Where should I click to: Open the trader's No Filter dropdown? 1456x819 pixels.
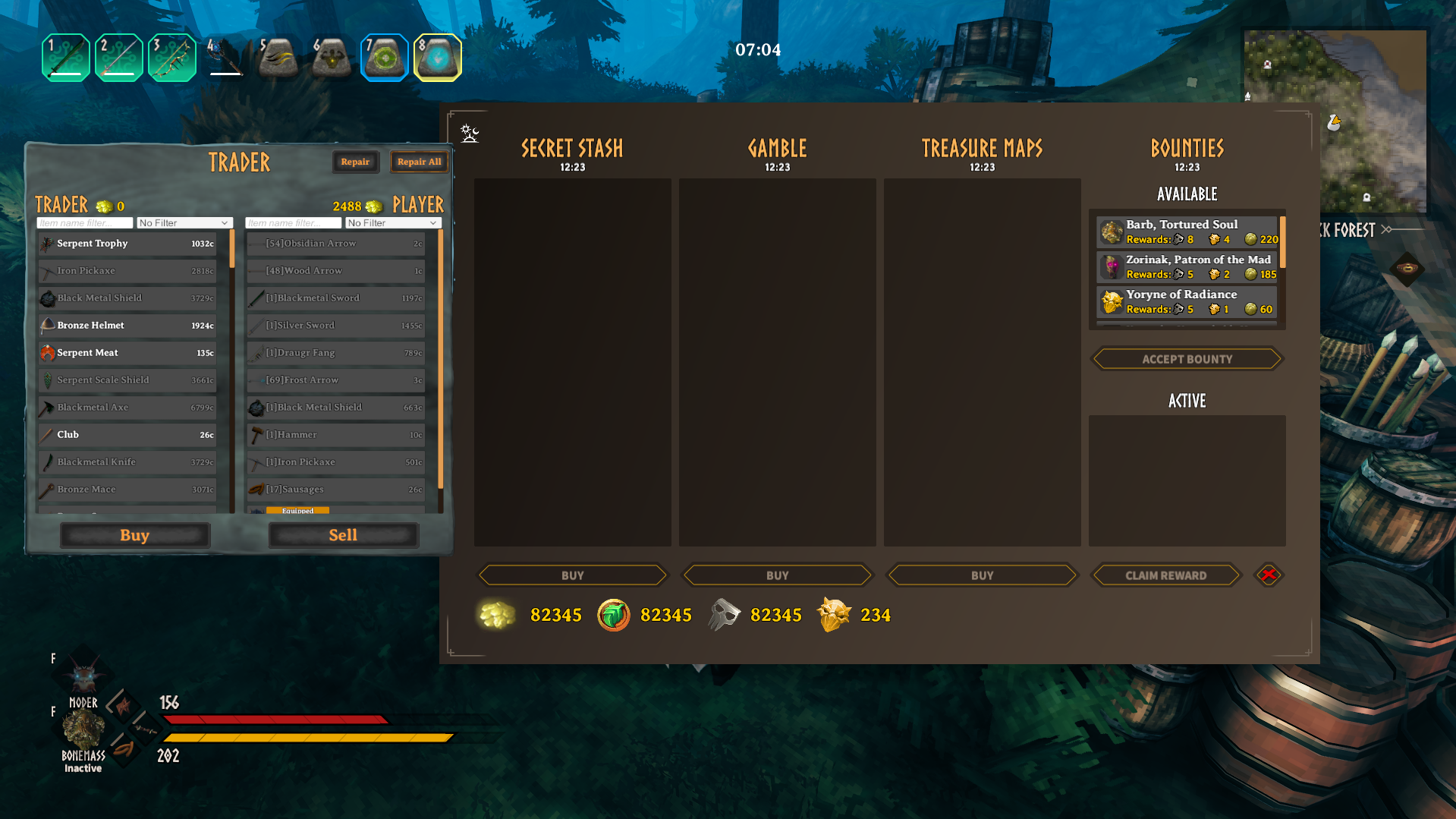(x=184, y=222)
